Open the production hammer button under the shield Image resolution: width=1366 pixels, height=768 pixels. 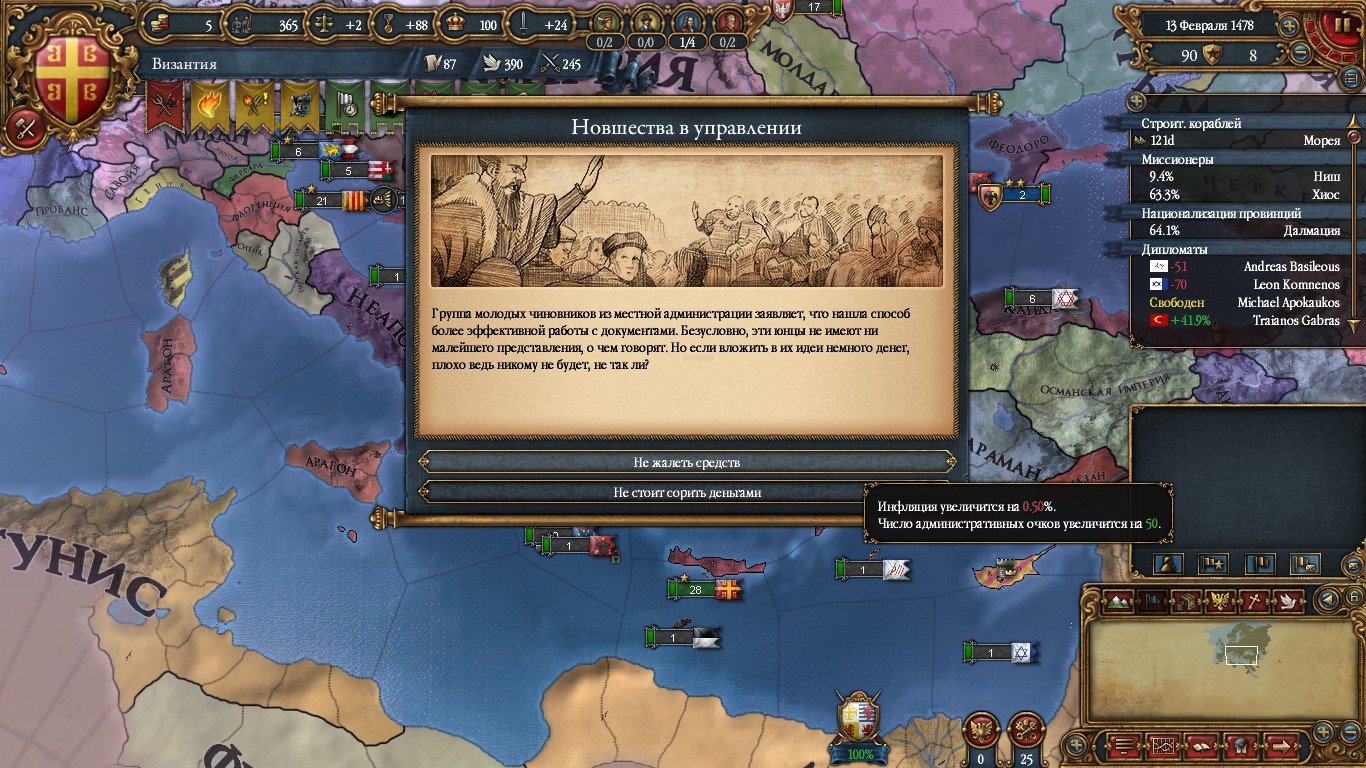(x=22, y=127)
